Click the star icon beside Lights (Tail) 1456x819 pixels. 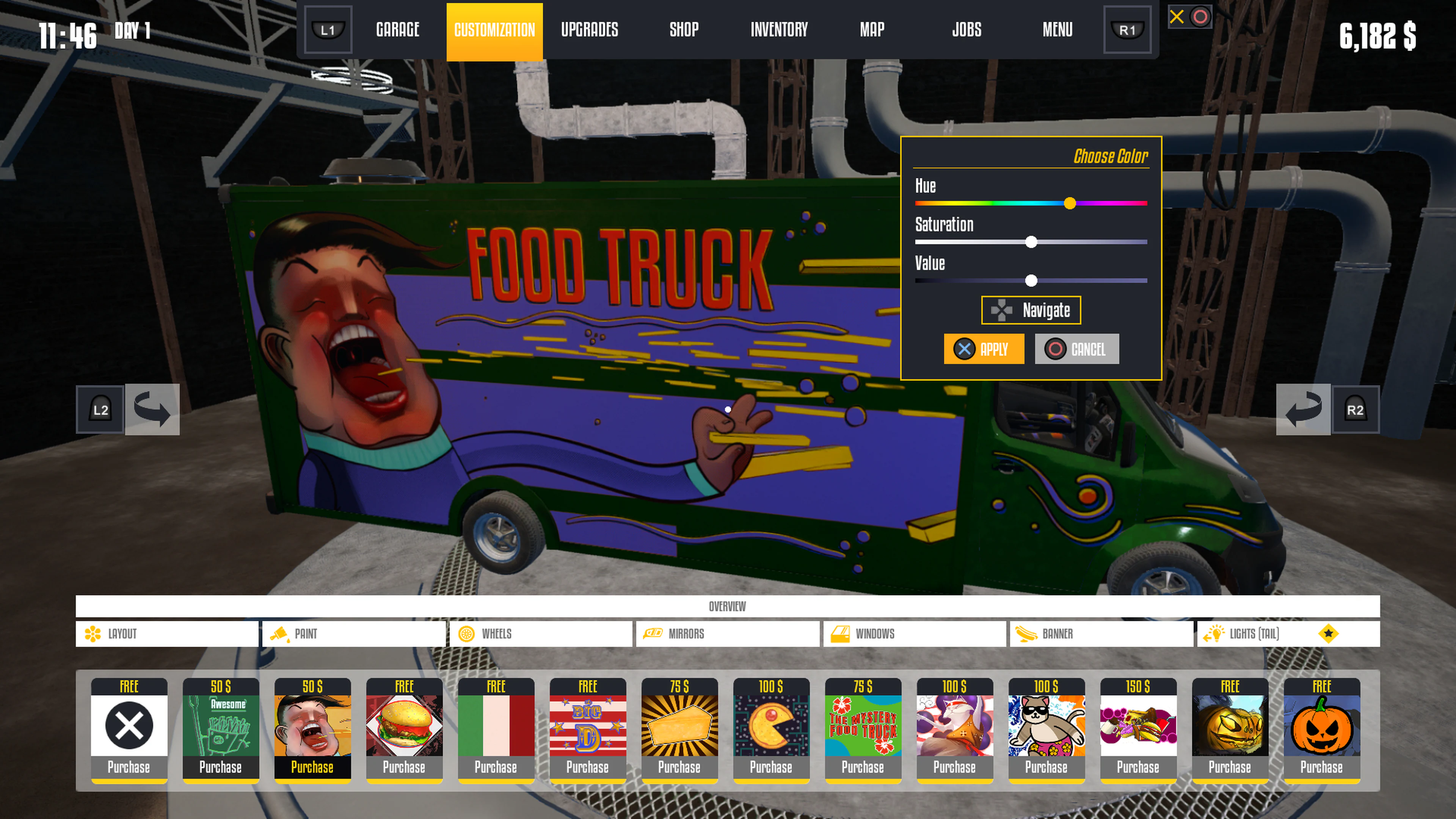coord(1328,634)
